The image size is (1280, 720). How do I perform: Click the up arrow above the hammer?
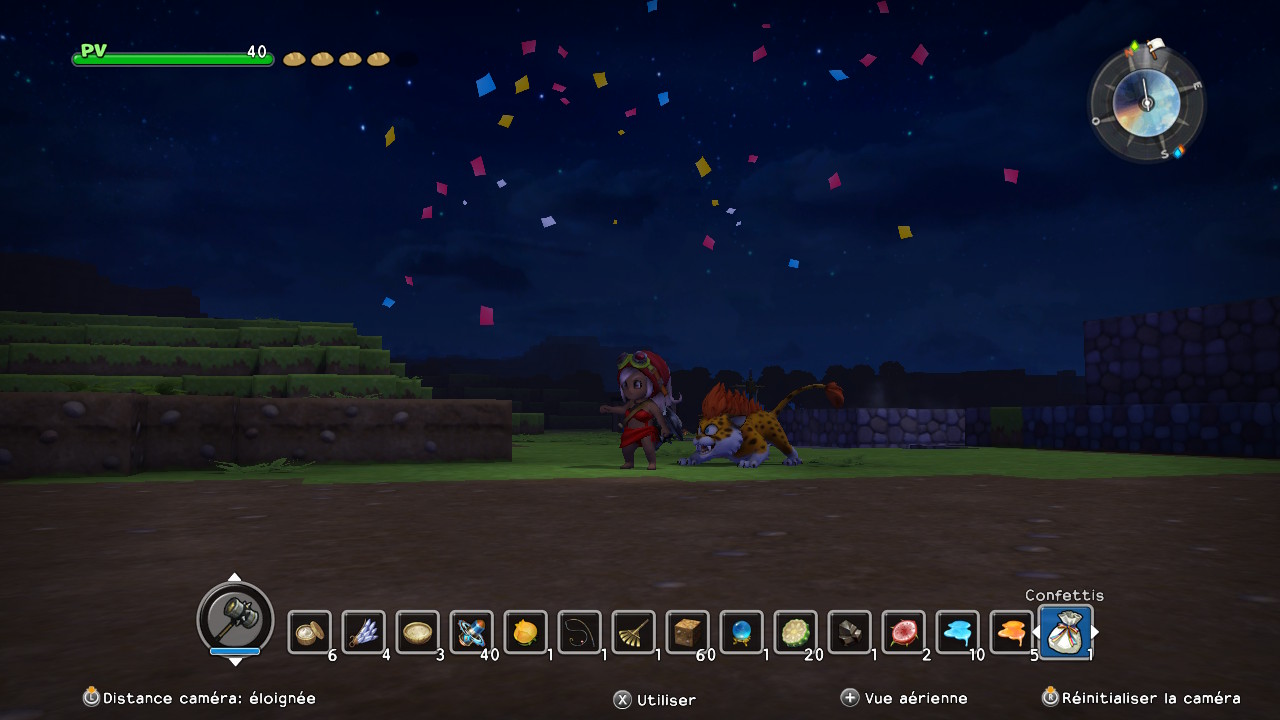pyautogui.click(x=234, y=578)
